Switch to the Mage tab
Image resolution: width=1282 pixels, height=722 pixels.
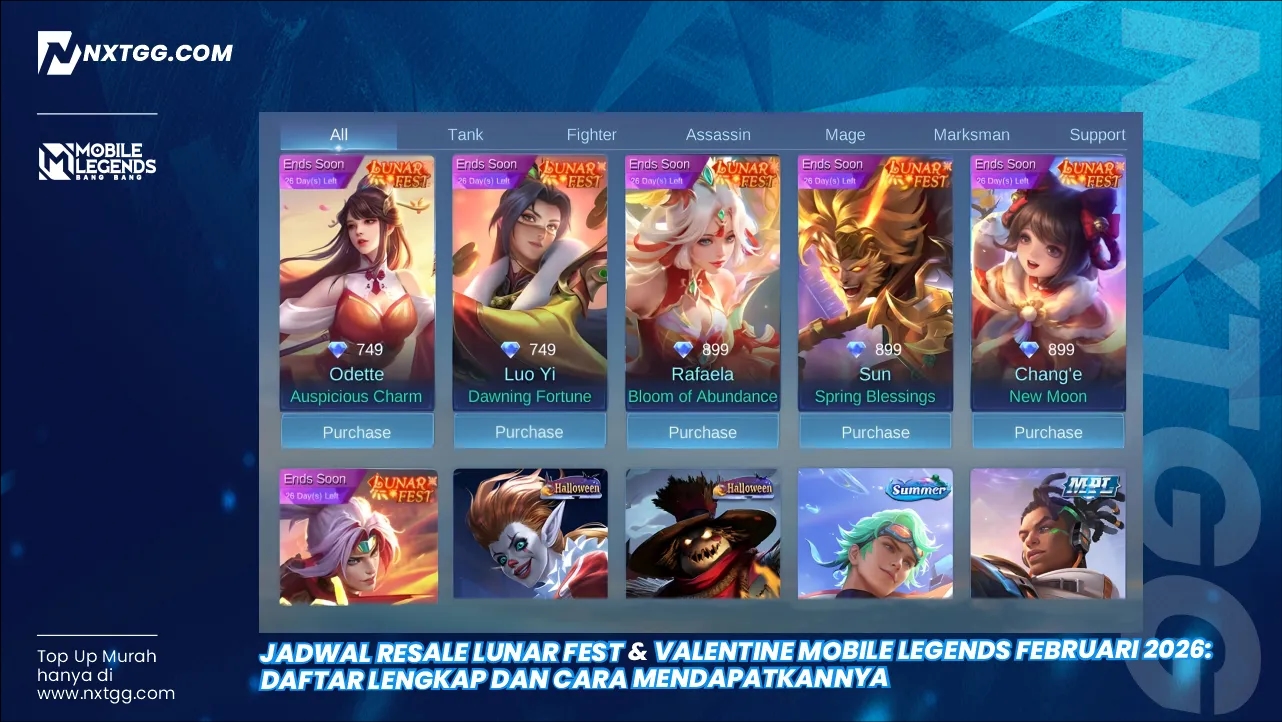pos(845,134)
